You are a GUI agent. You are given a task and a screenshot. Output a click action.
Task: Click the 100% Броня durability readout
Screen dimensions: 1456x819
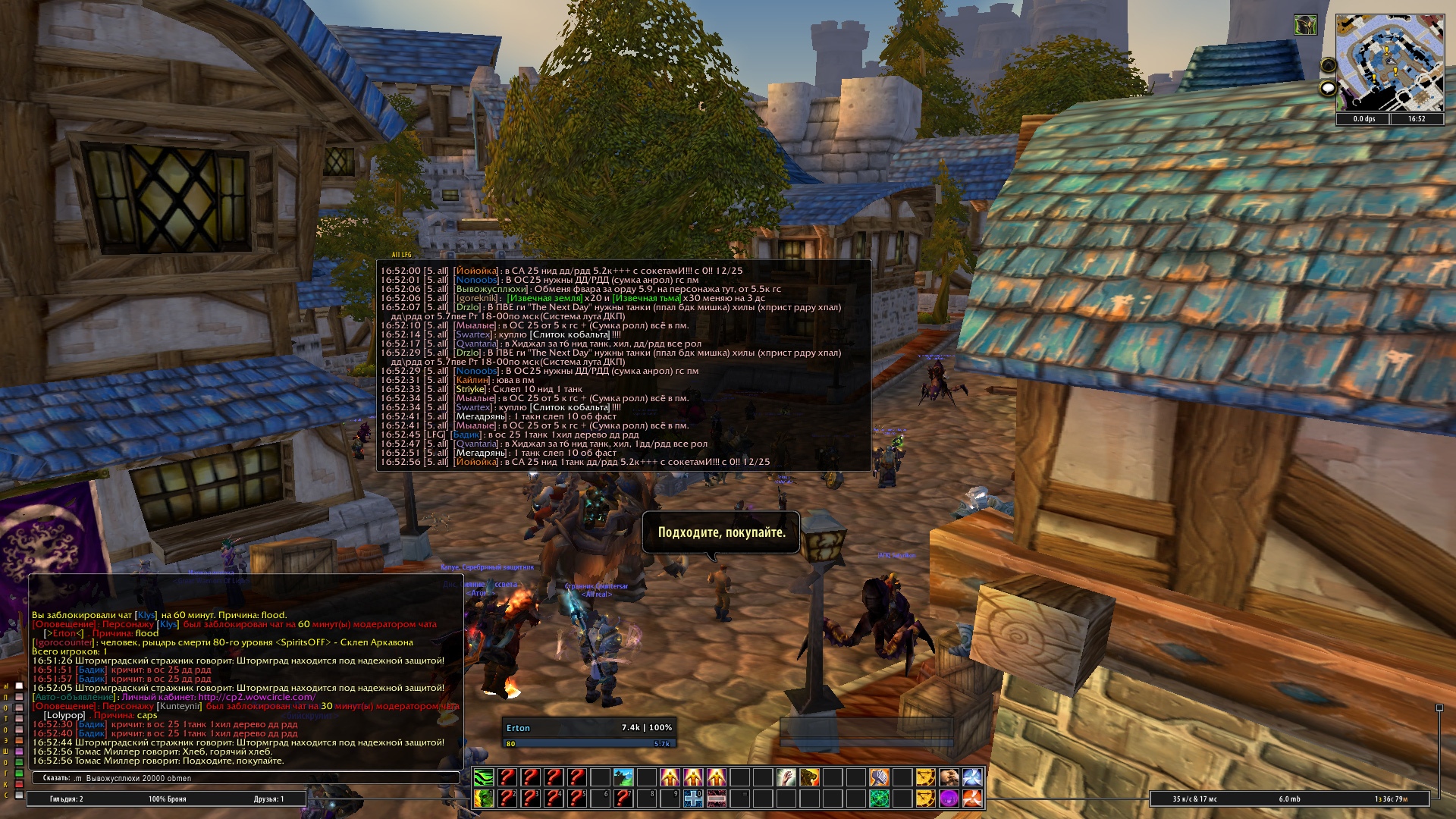pos(167,799)
